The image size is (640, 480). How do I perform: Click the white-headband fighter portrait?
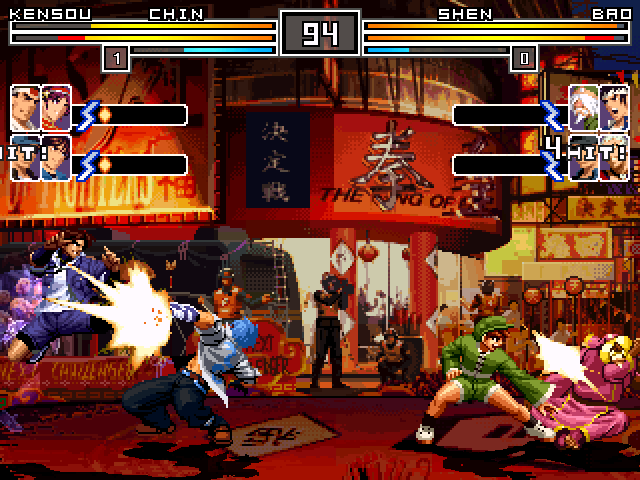26,104
